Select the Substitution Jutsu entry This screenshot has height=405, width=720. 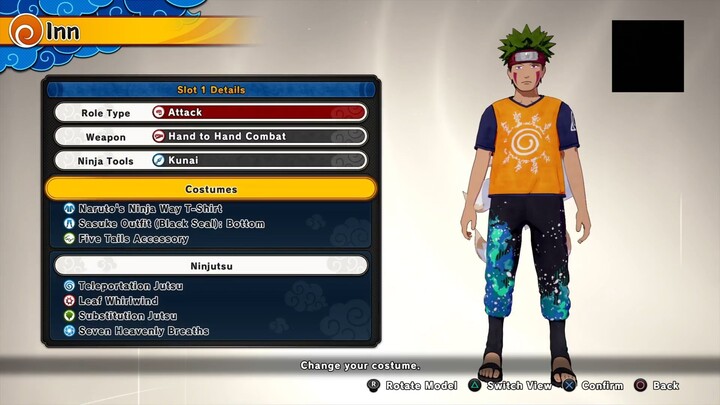[129, 315]
